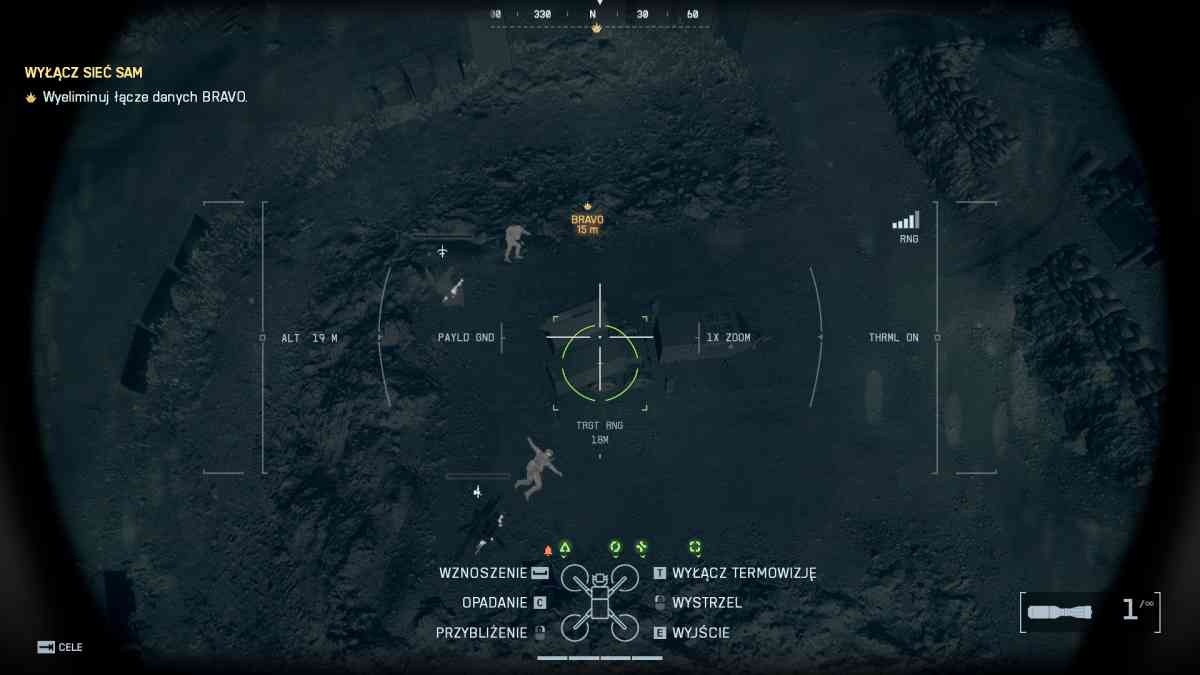Click the OPADANIE descend label
Screen dimensions: 1200x675
[x=494, y=603]
